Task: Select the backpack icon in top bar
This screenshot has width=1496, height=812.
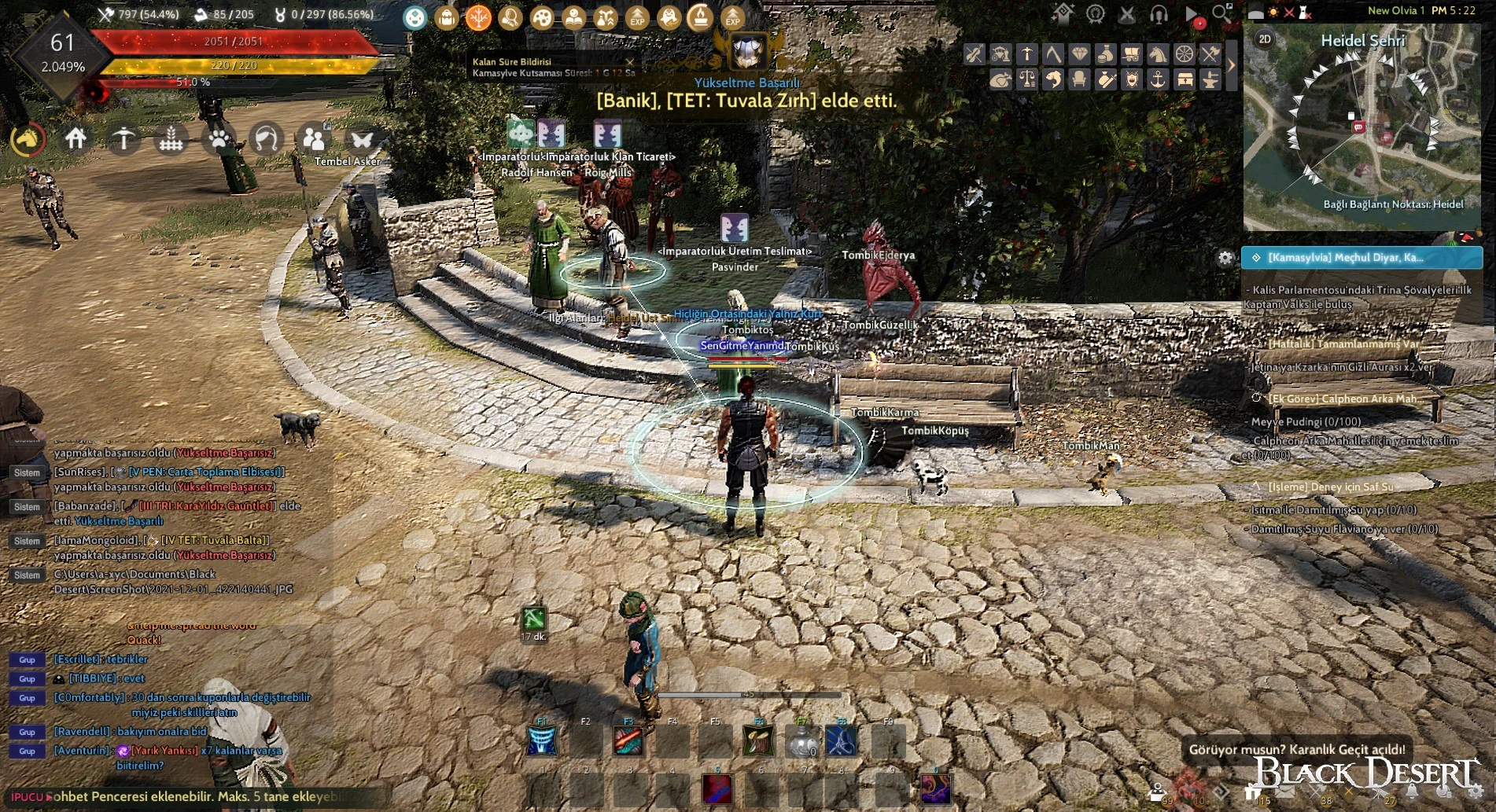Action: coord(447,17)
